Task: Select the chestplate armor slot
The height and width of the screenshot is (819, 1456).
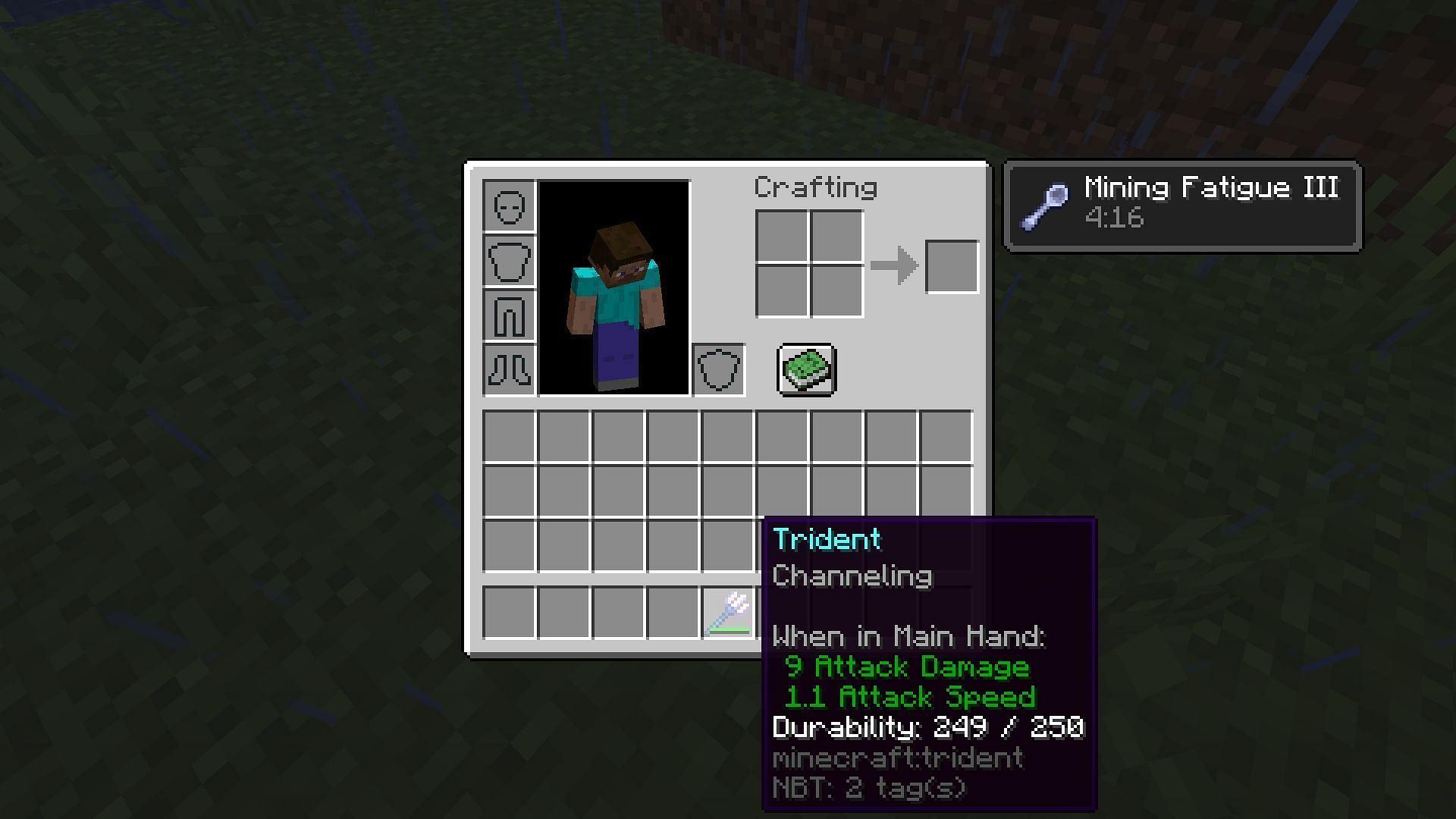Action: tap(508, 262)
